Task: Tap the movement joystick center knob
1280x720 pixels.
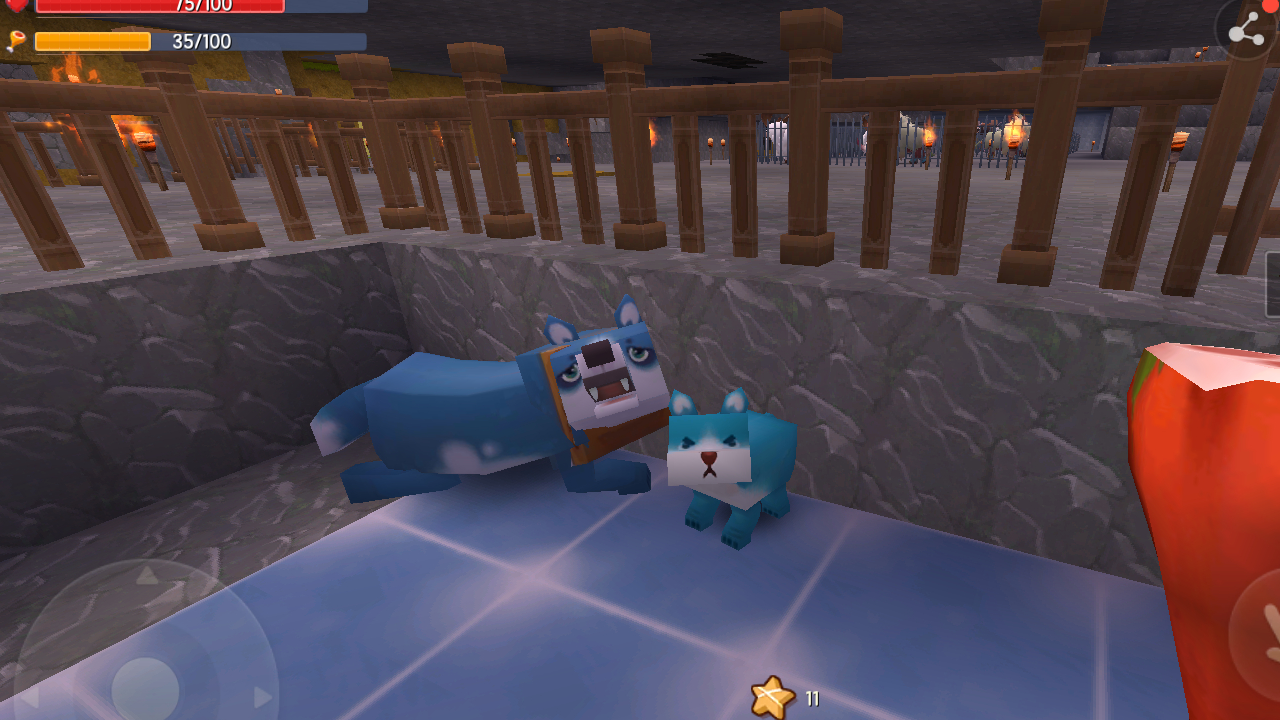Action: [146, 689]
